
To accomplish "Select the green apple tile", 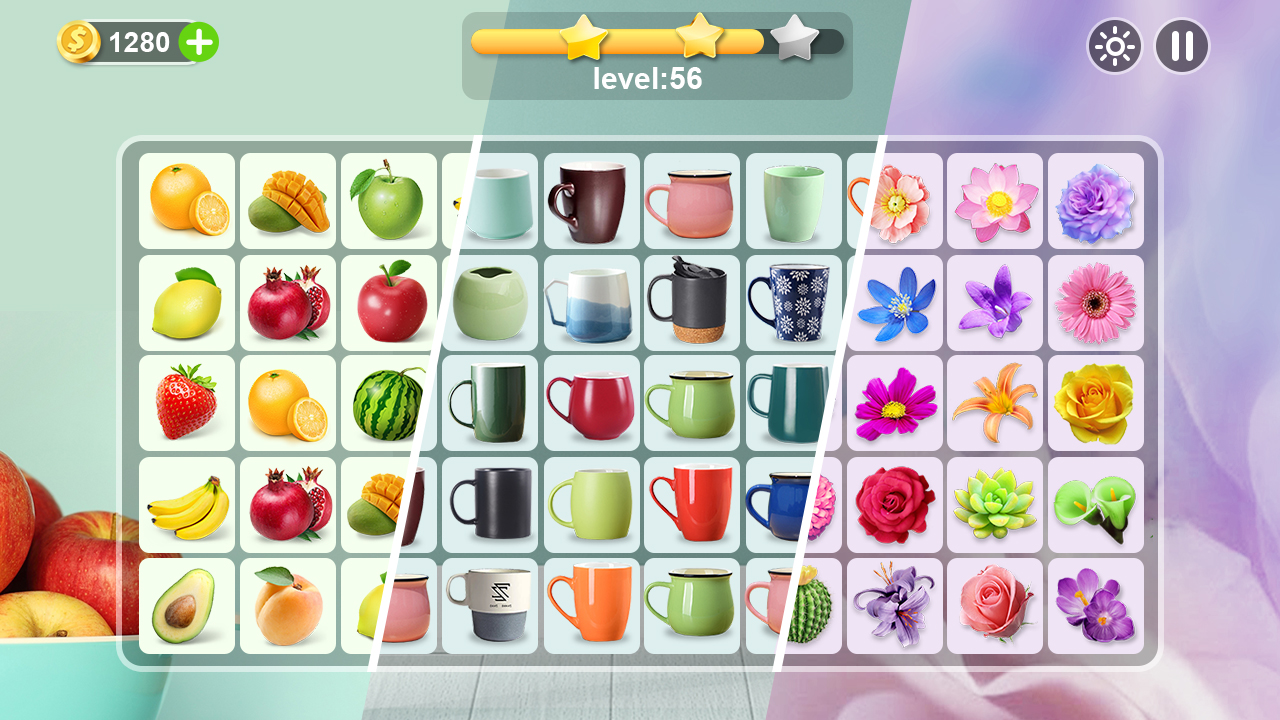I will (389, 199).
